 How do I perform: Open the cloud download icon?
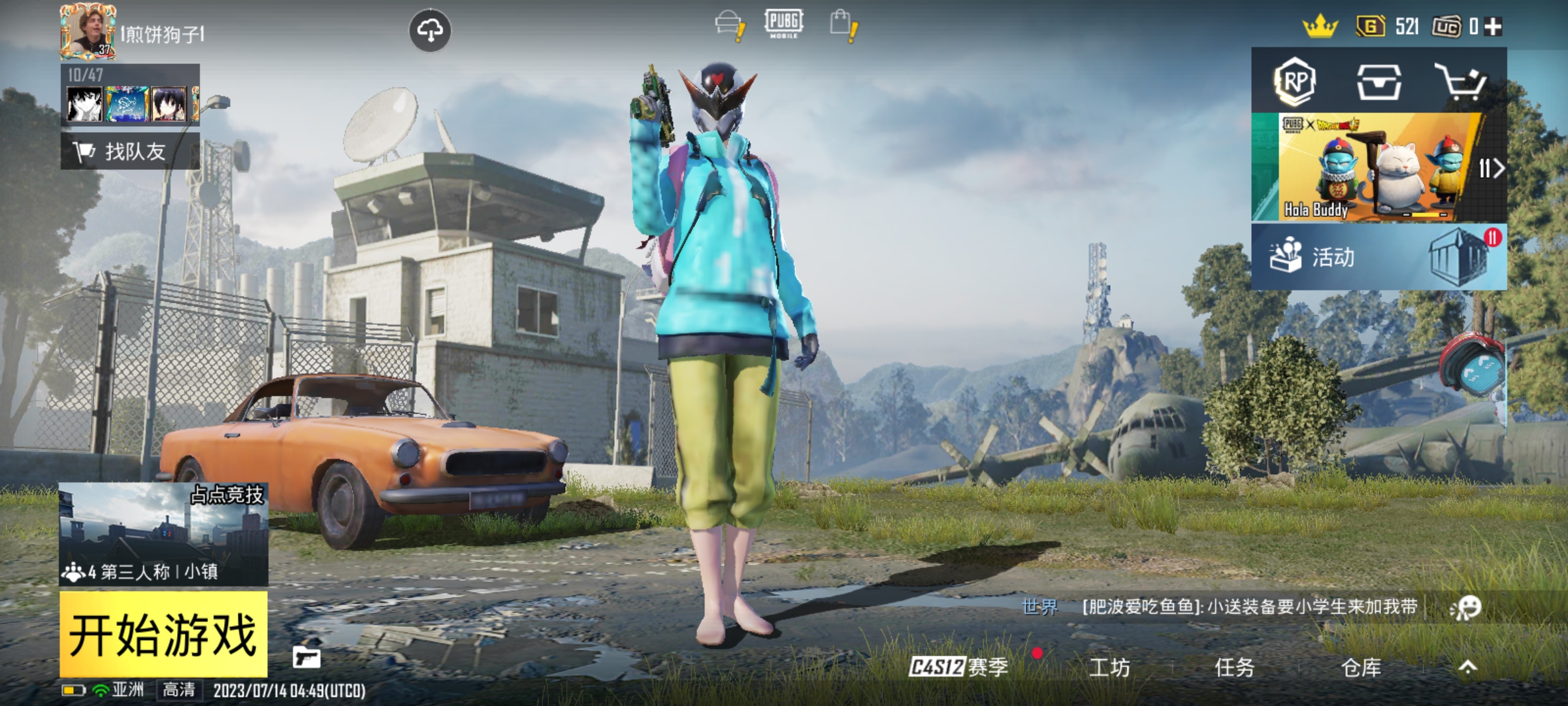pos(429,30)
